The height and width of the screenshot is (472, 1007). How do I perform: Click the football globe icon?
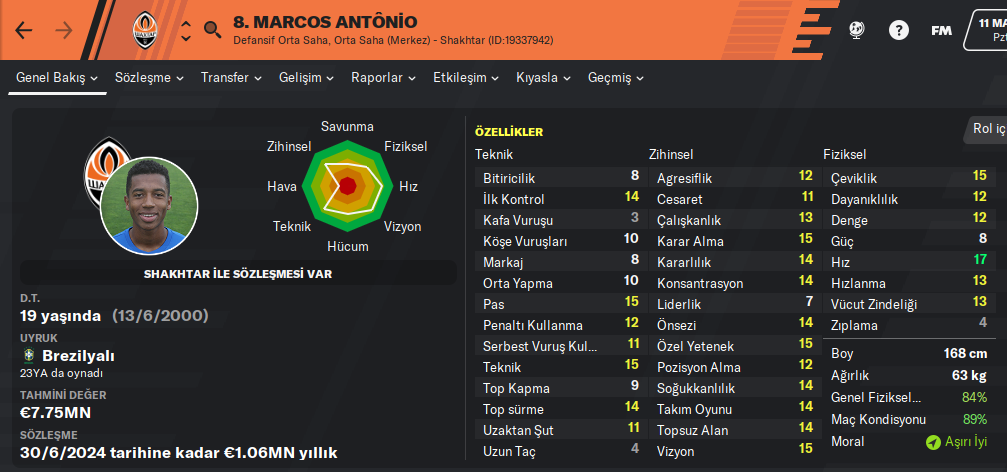click(x=856, y=30)
